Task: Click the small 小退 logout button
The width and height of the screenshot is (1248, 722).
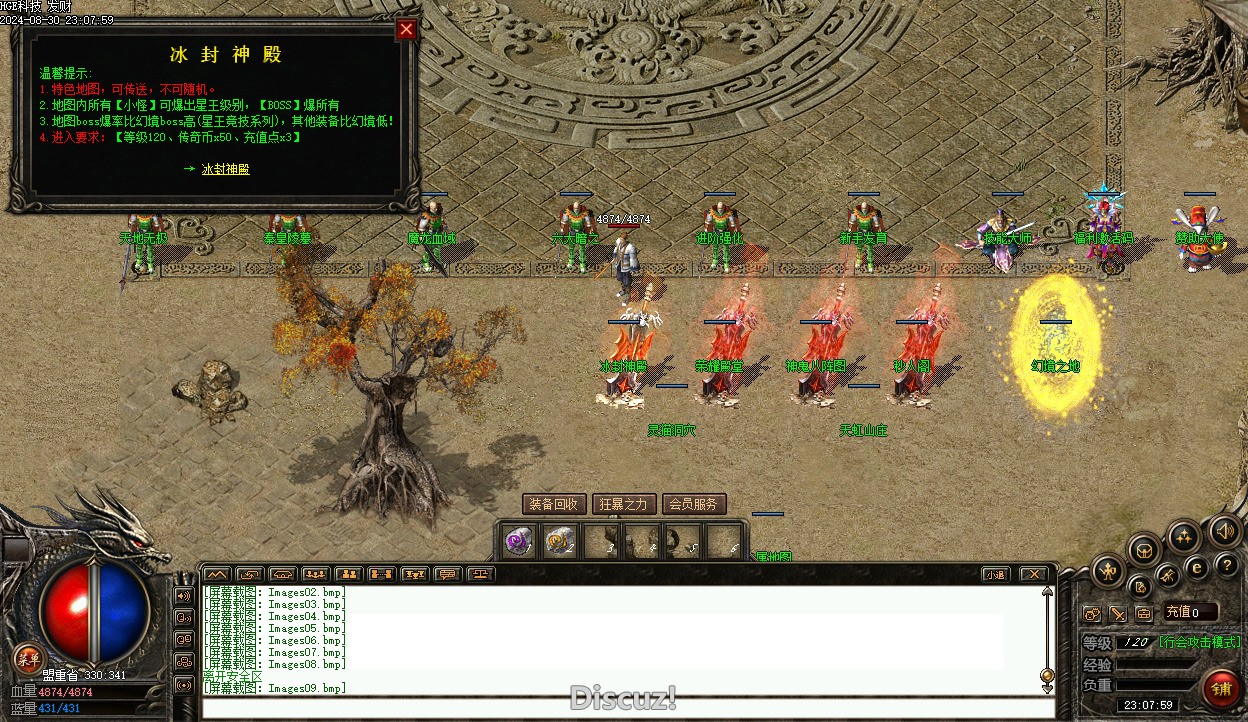Action: coord(994,574)
